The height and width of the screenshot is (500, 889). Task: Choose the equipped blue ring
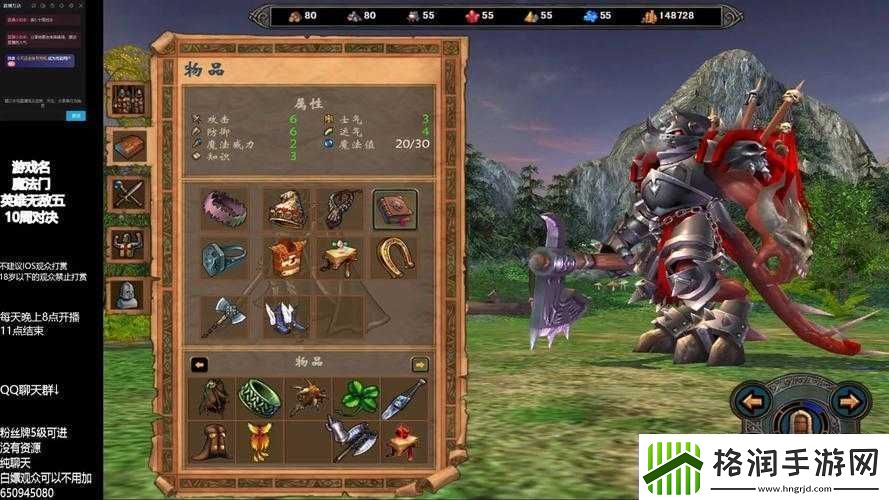tap(223, 258)
